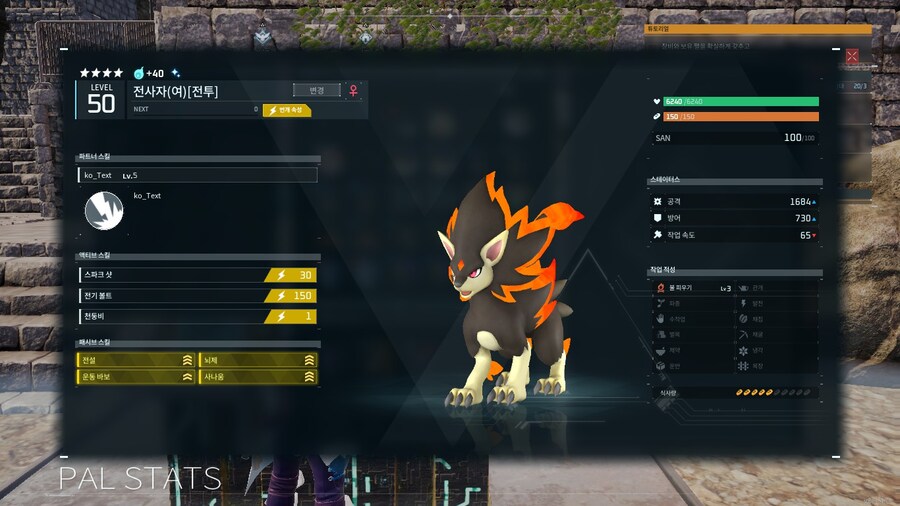Click the 변경 (change) name button
Viewport: 900px width, 506px height.
(317, 90)
